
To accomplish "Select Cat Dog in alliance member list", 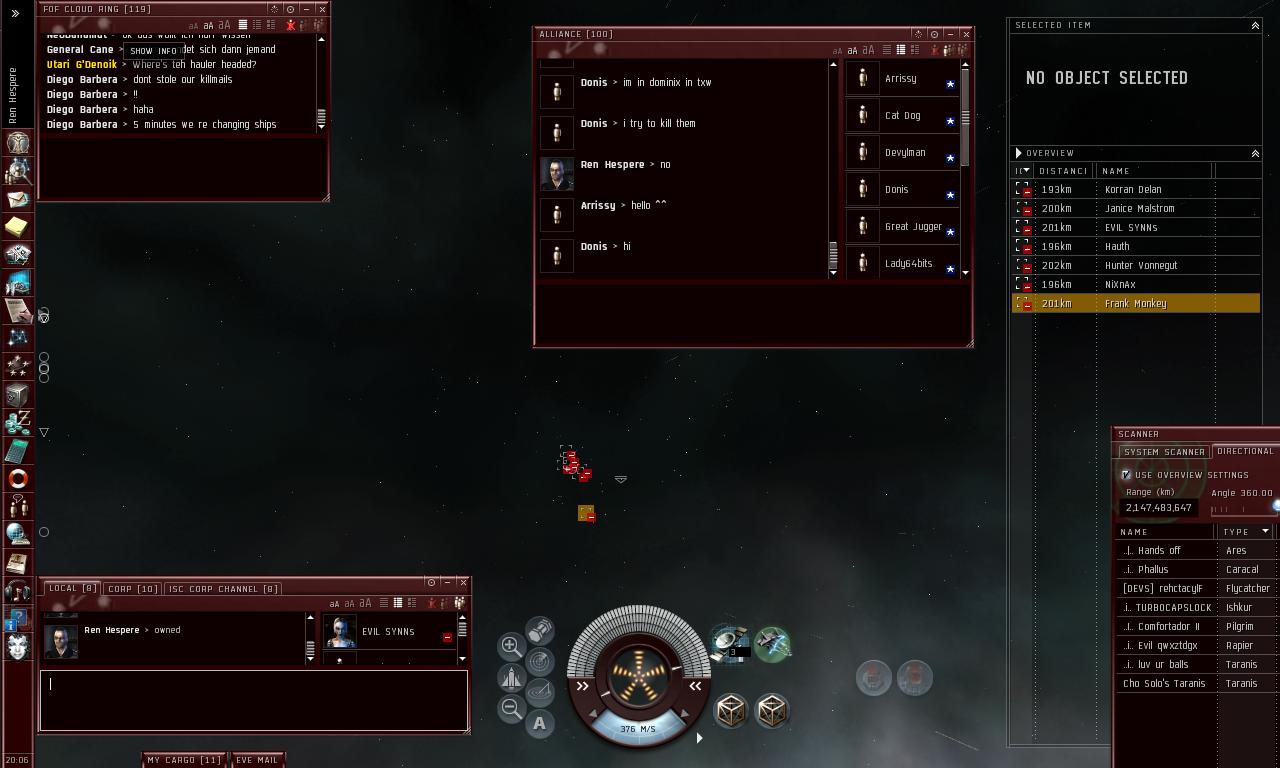I will pyautogui.click(x=902, y=115).
